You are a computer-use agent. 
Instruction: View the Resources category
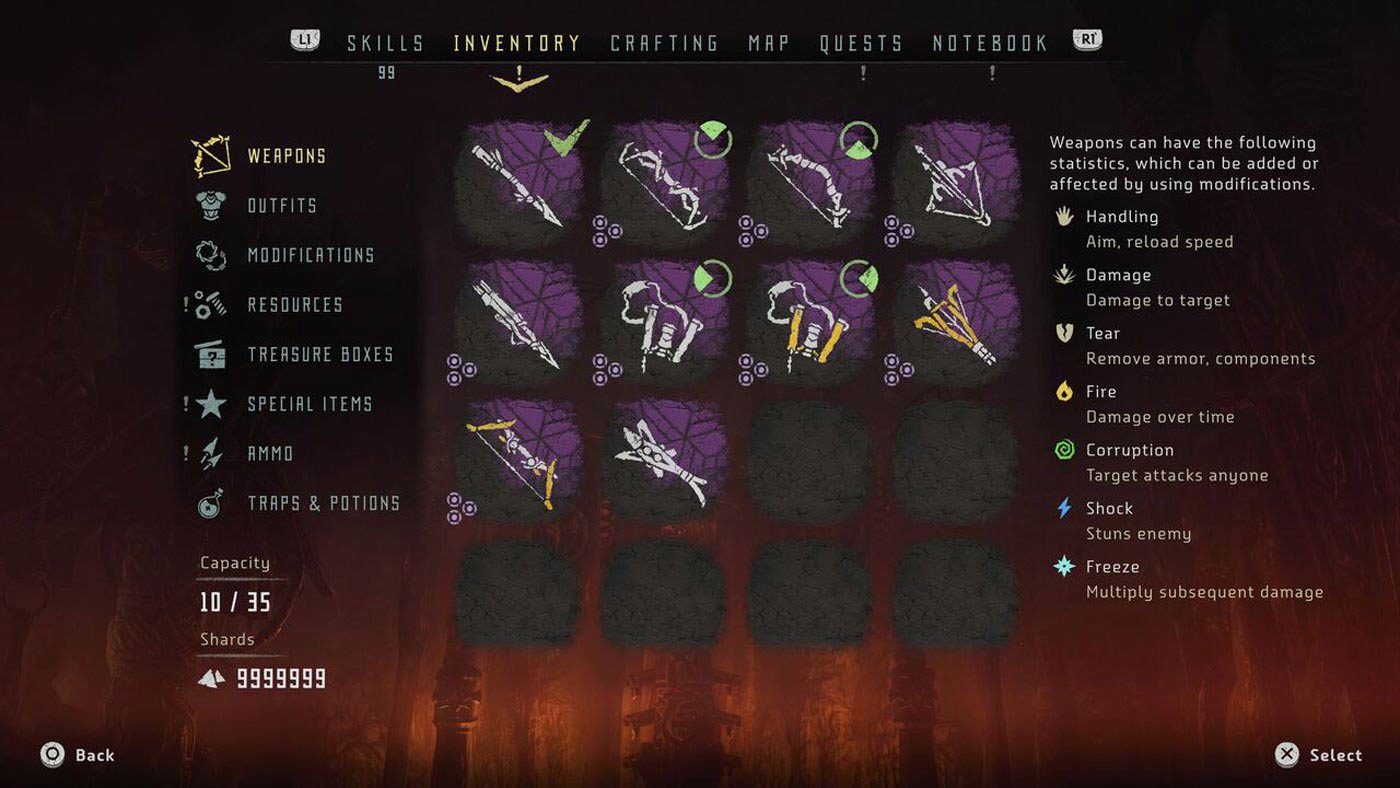295,305
